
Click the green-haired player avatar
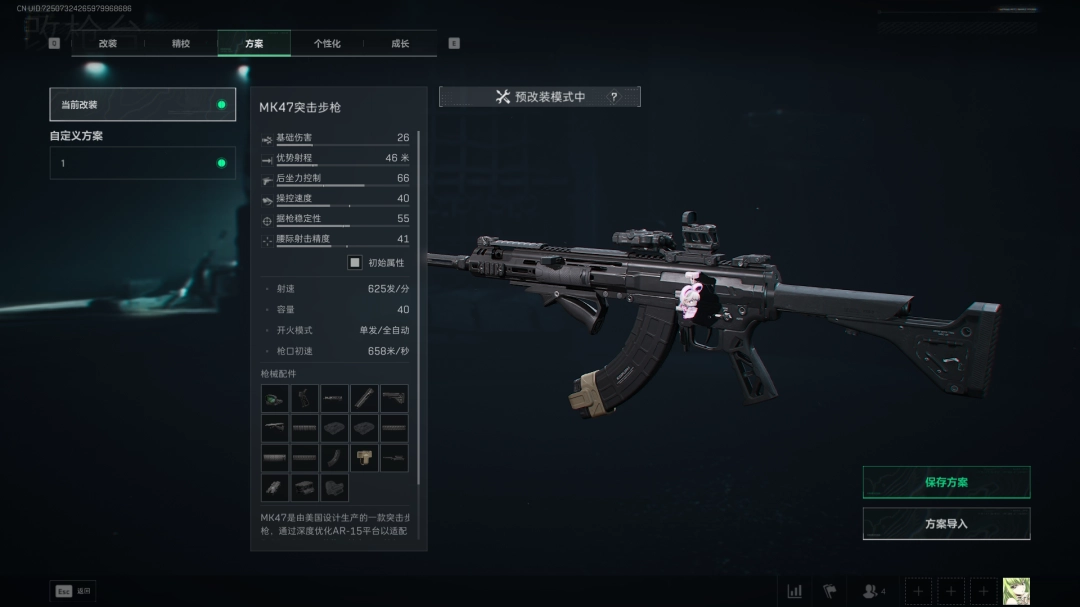1016,591
